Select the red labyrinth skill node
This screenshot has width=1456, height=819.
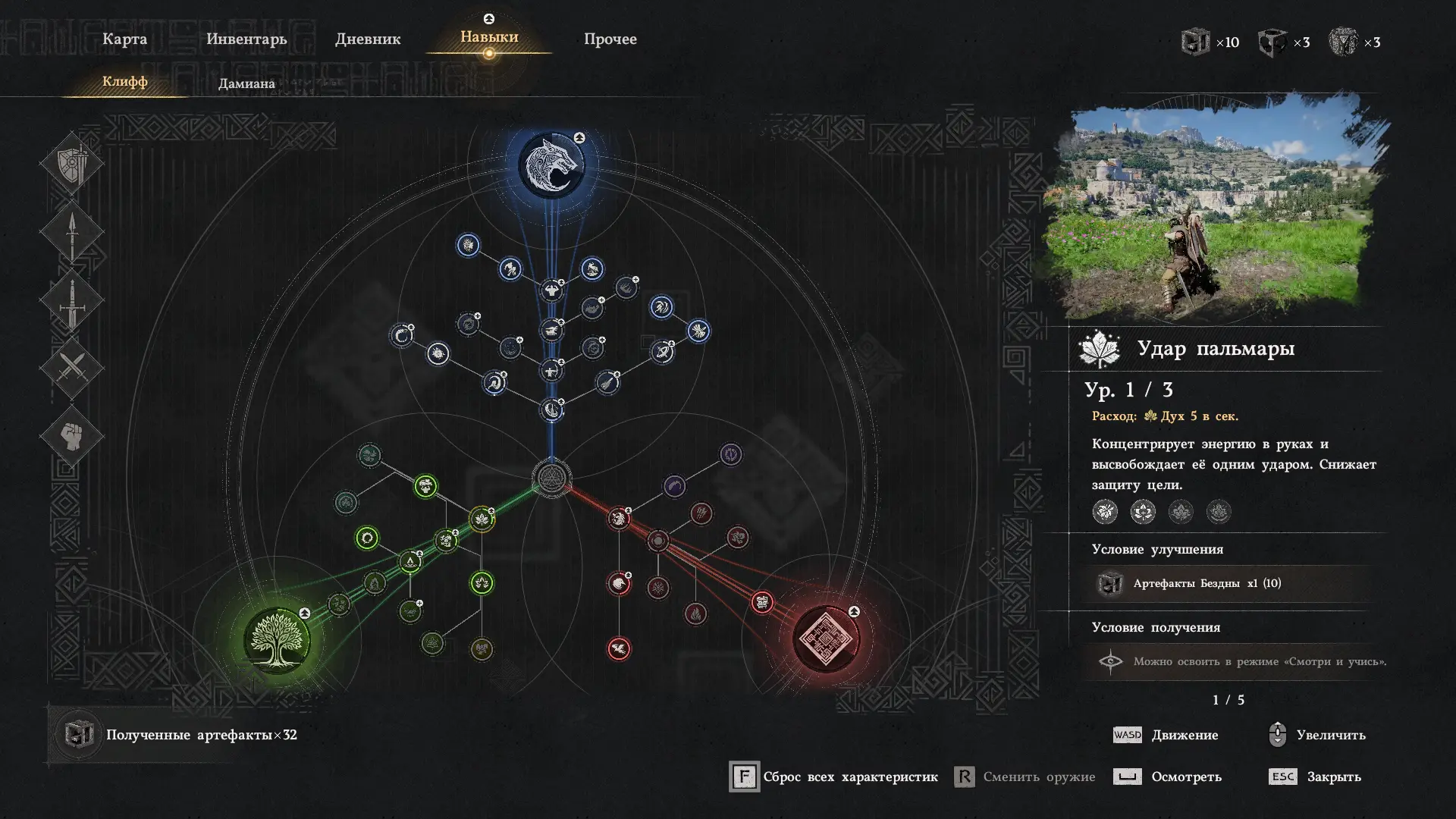tap(826, 639)
